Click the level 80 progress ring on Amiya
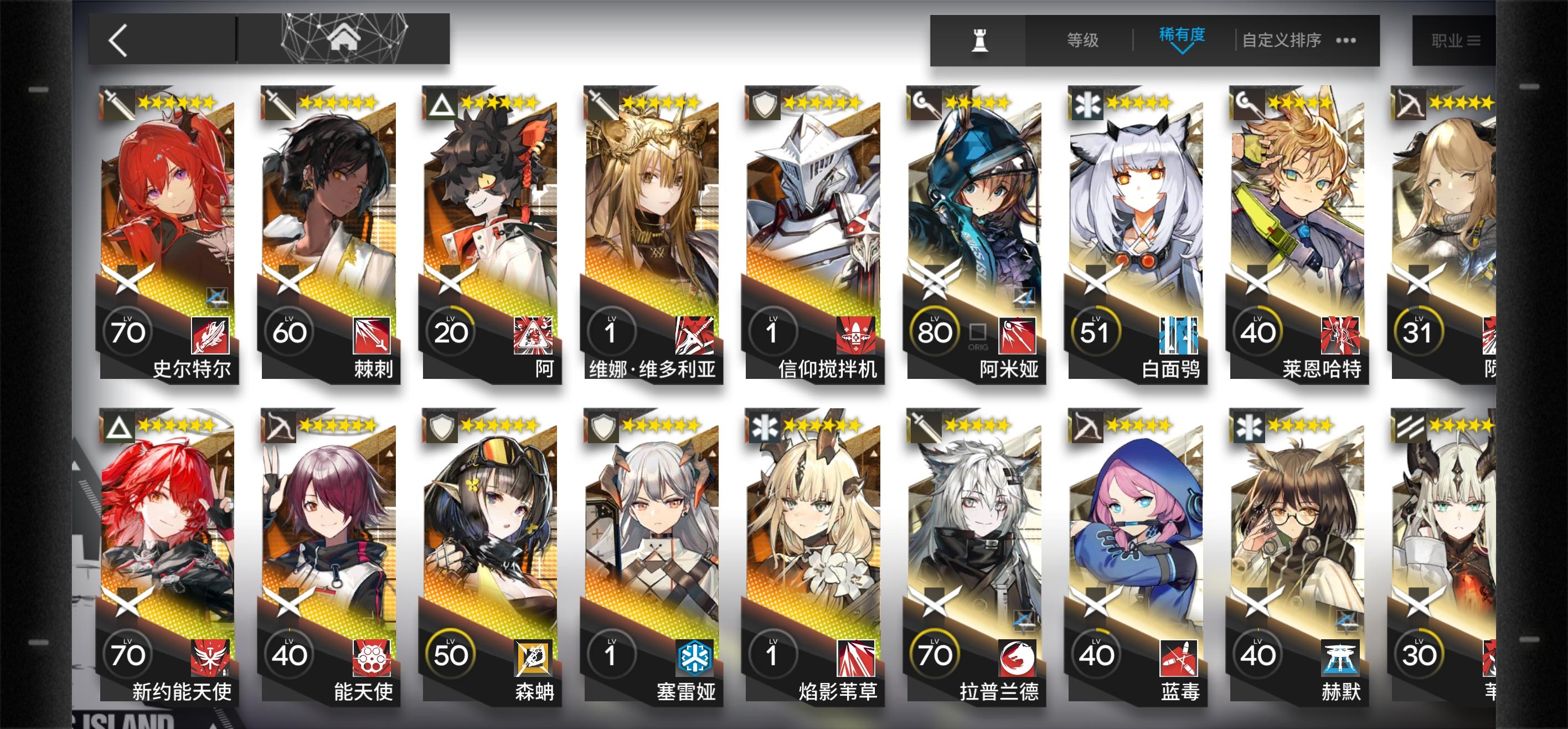Image resolution: width=1568 pixels, height=729 pixels. click(x=935, y=331)
